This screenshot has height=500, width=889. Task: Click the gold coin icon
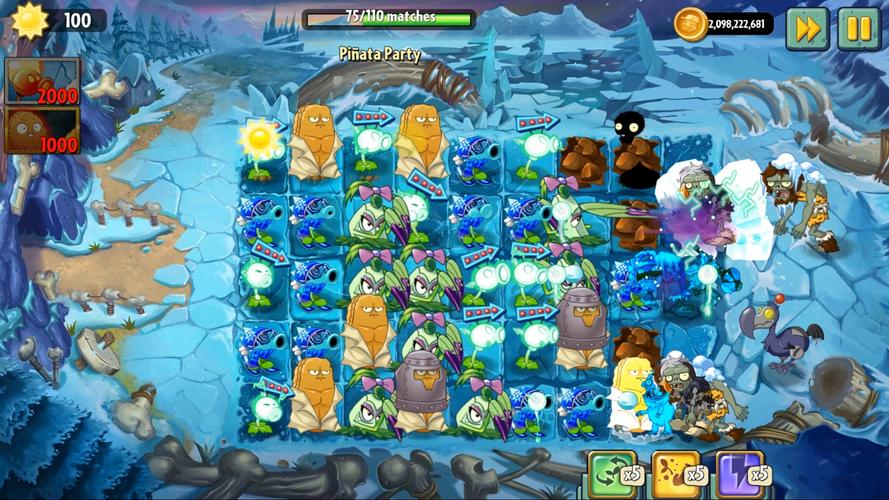tap(690, 23)
